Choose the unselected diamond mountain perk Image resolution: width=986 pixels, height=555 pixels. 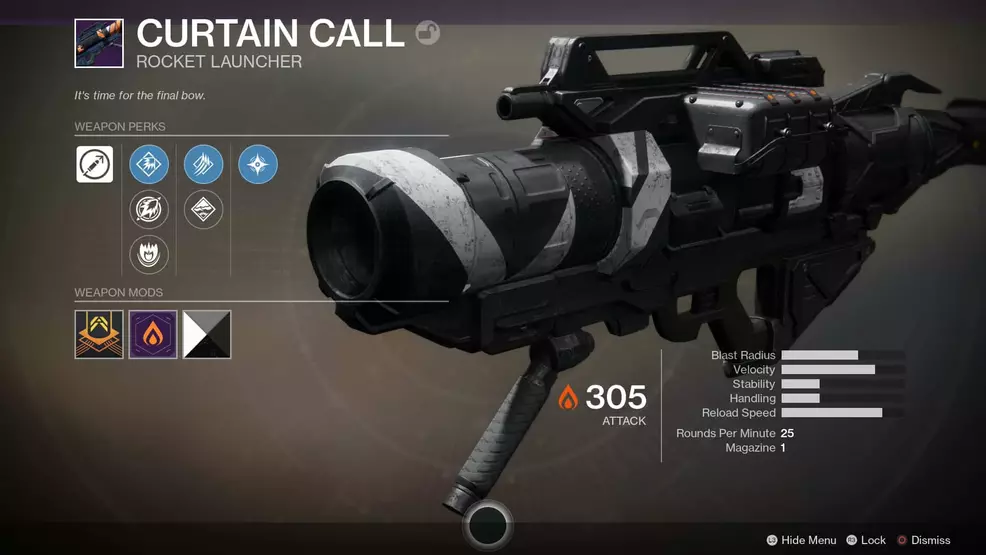203,210
